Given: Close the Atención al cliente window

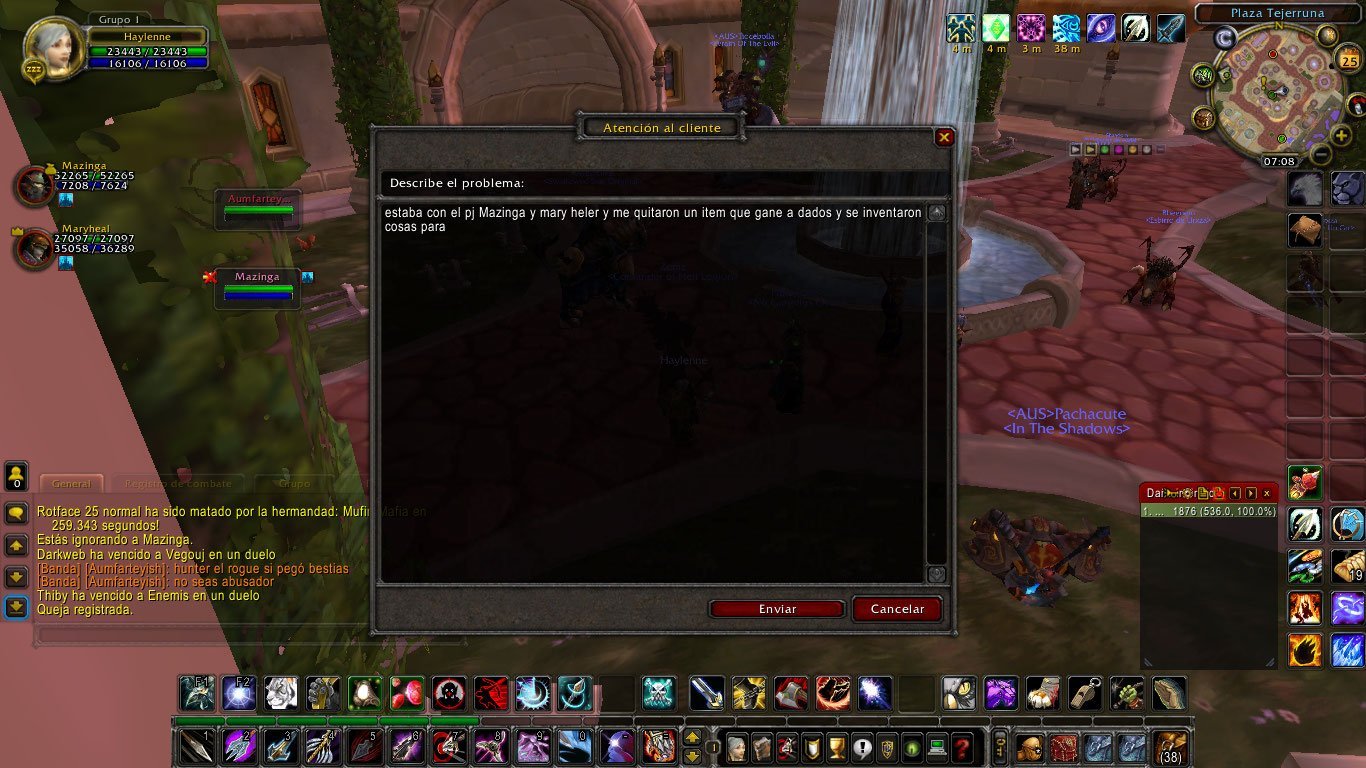Looking at the screenshot, I should 944,138.
